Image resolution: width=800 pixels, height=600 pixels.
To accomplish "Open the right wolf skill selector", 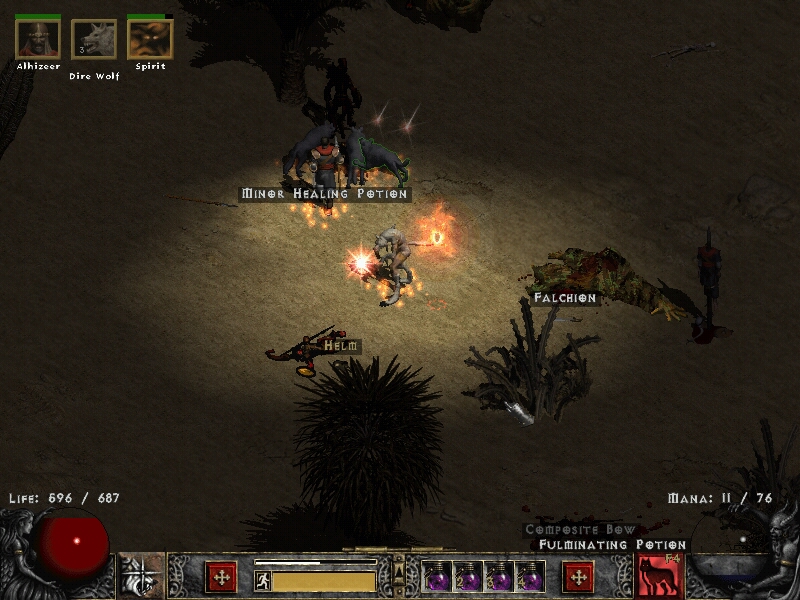I will pos(659,576).
